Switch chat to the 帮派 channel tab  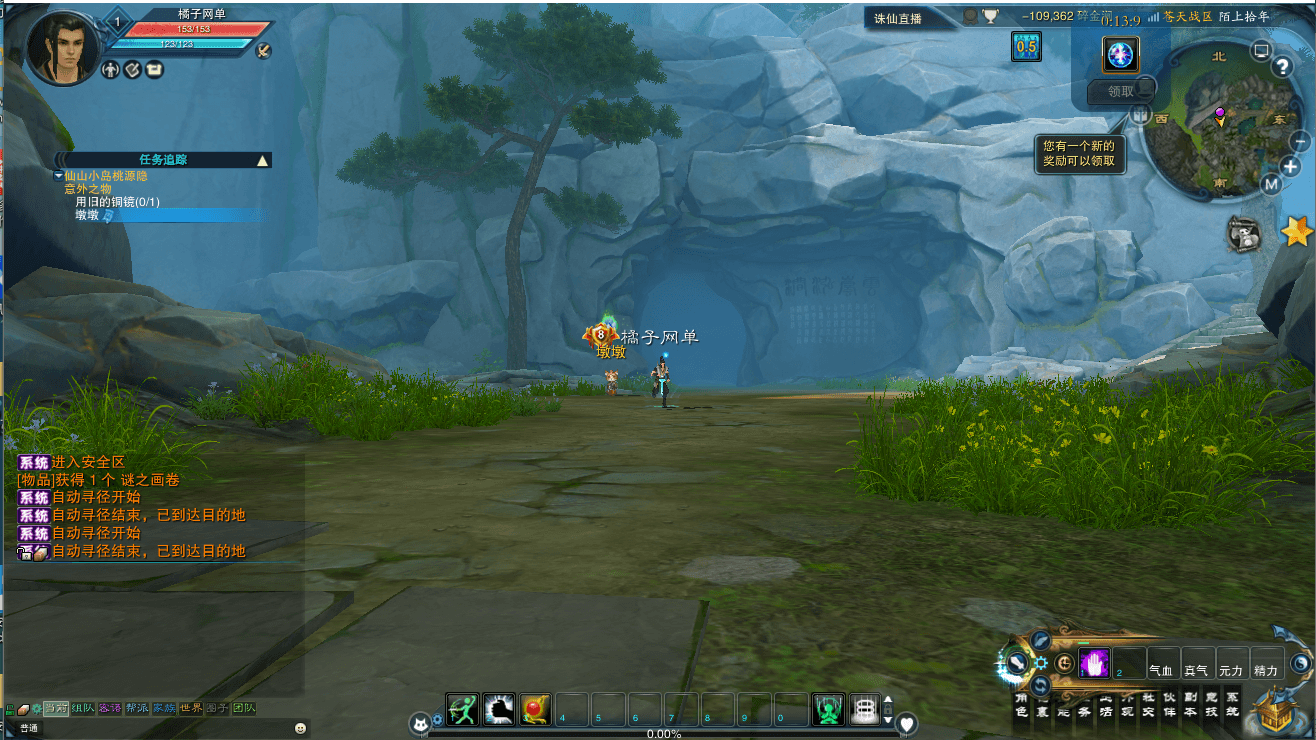pos(137,708)
